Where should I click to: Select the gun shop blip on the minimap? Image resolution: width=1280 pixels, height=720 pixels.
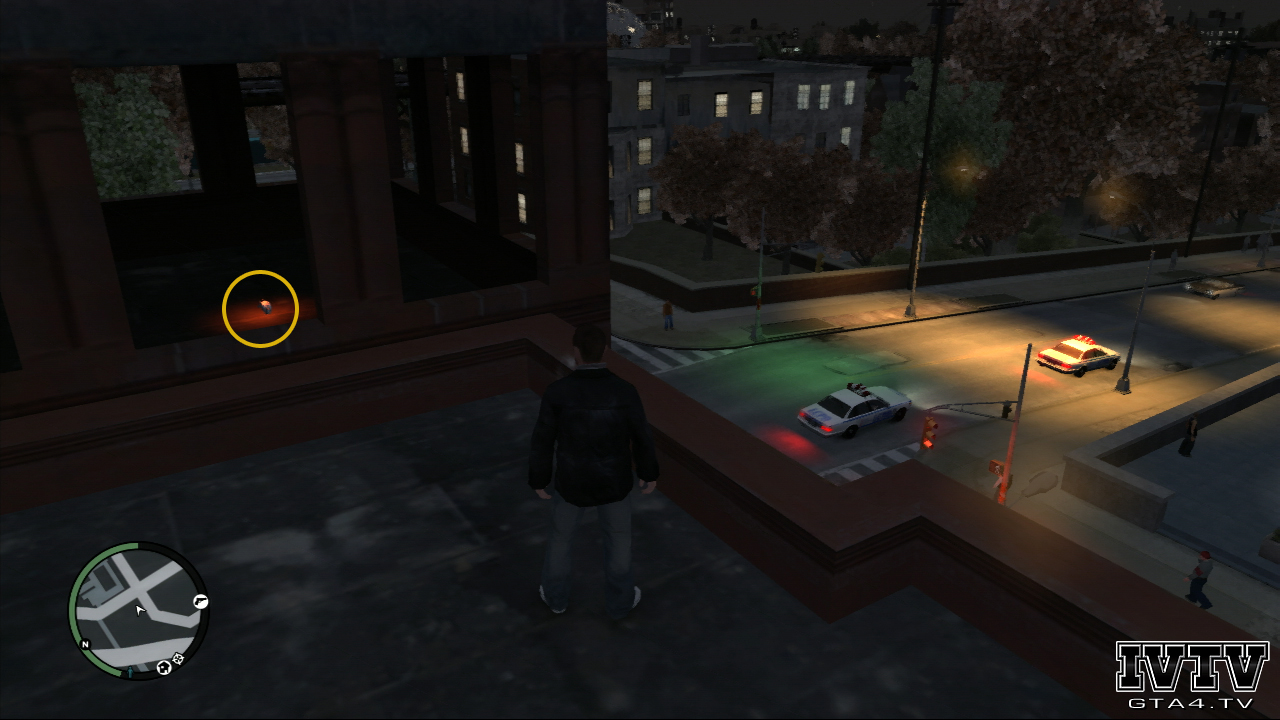pos(200,602)
